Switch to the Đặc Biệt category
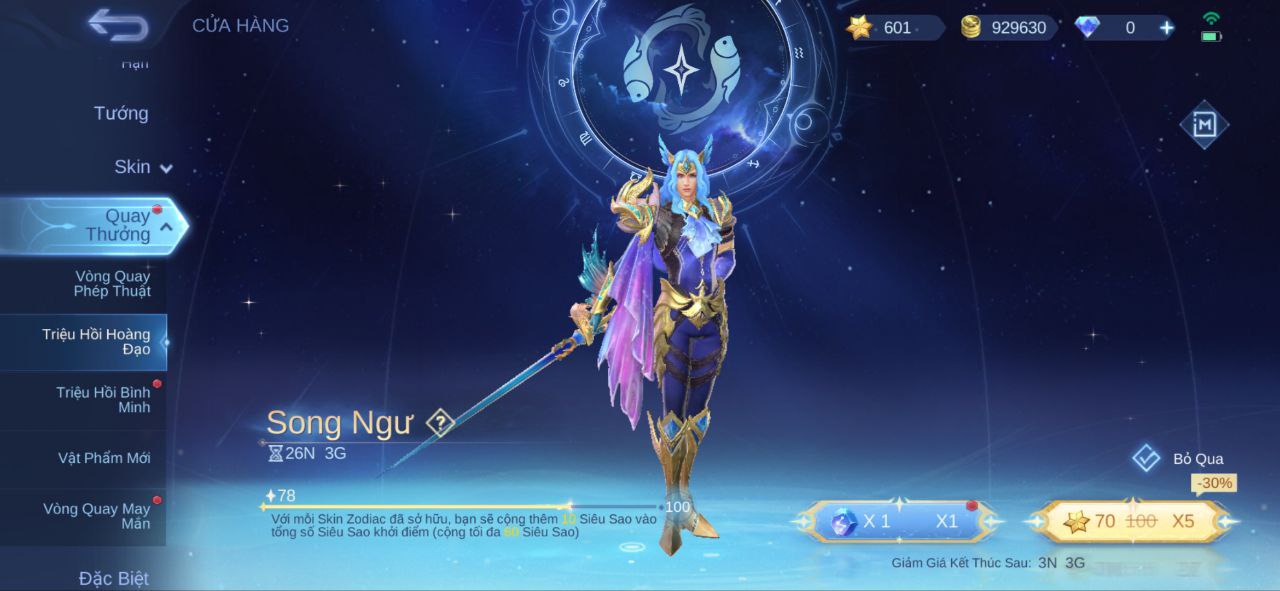The height and width of the screenshot is (591, 1280). point(114,578)
